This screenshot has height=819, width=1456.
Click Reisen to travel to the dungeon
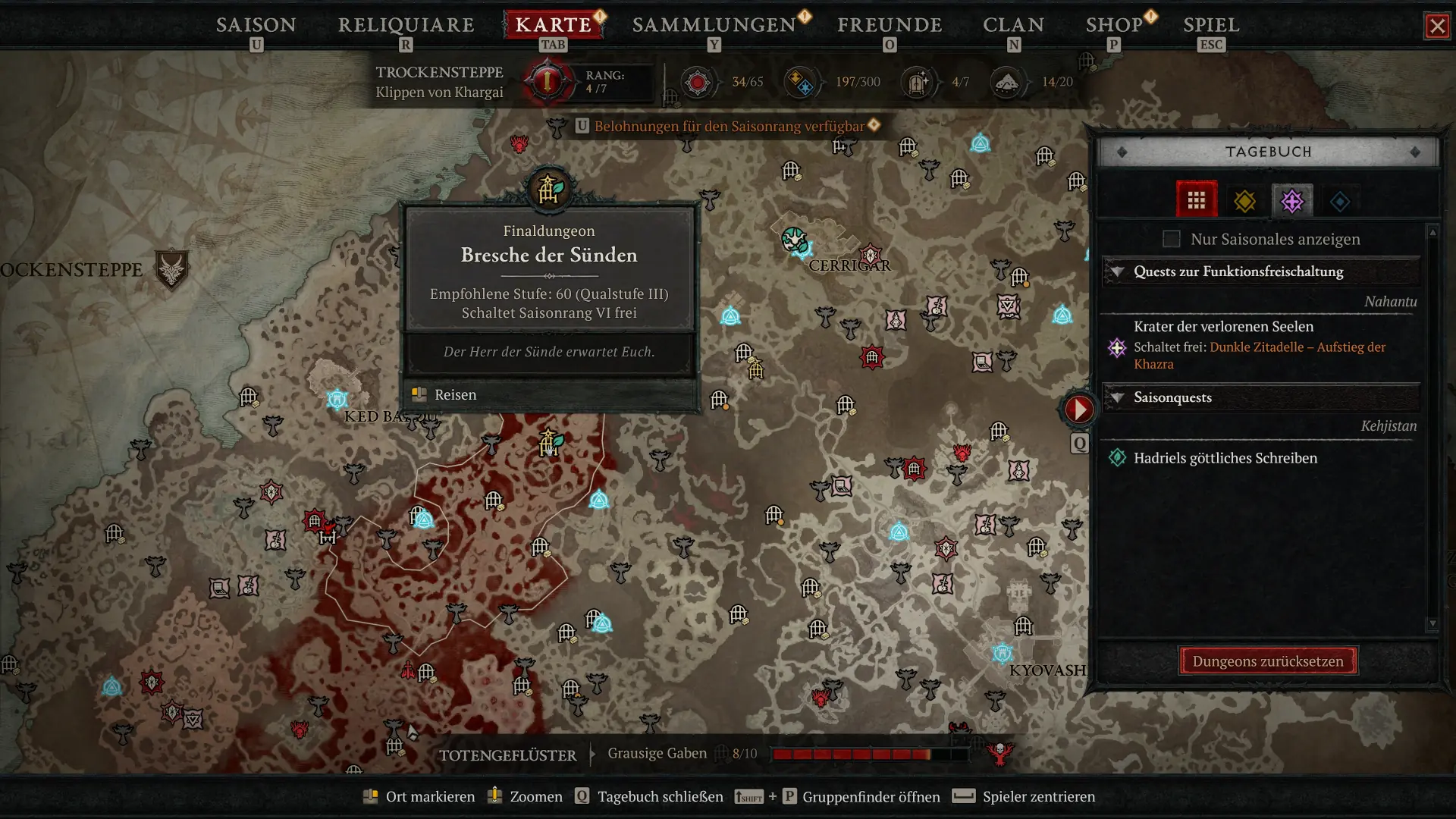point(453,394)
